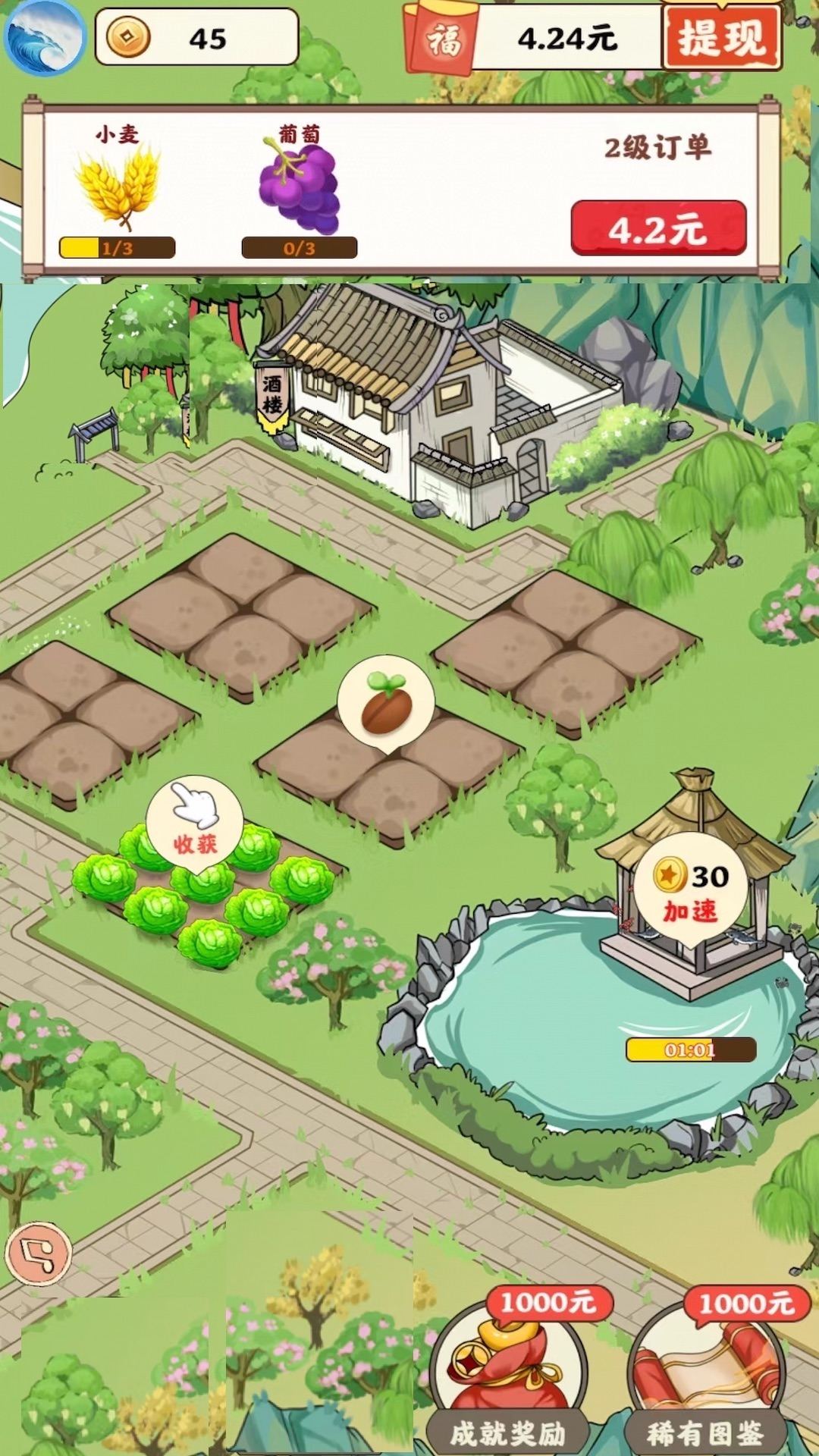This screenshot has height=1456, width=819.
Task: Tap the gold coin counter
Action: coord(196,37)
